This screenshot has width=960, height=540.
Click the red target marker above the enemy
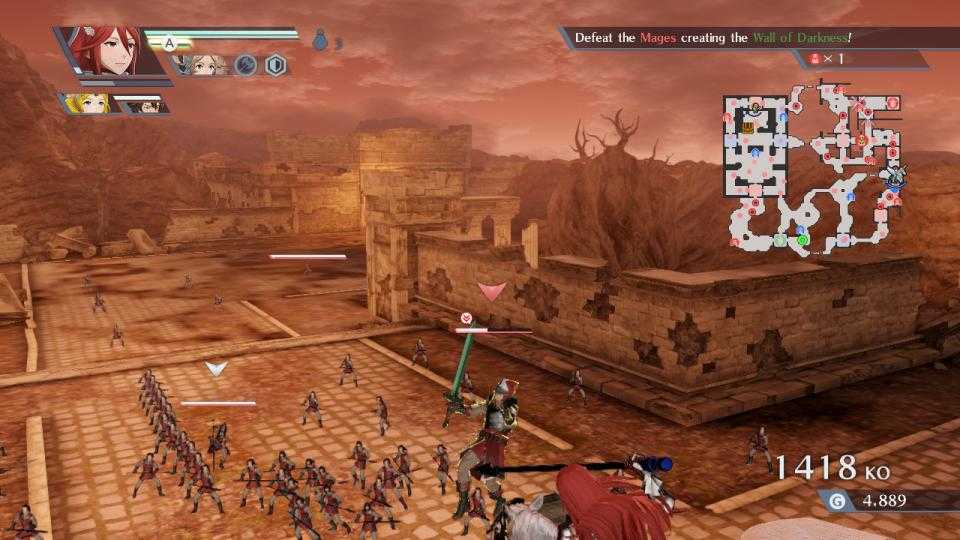490,291
